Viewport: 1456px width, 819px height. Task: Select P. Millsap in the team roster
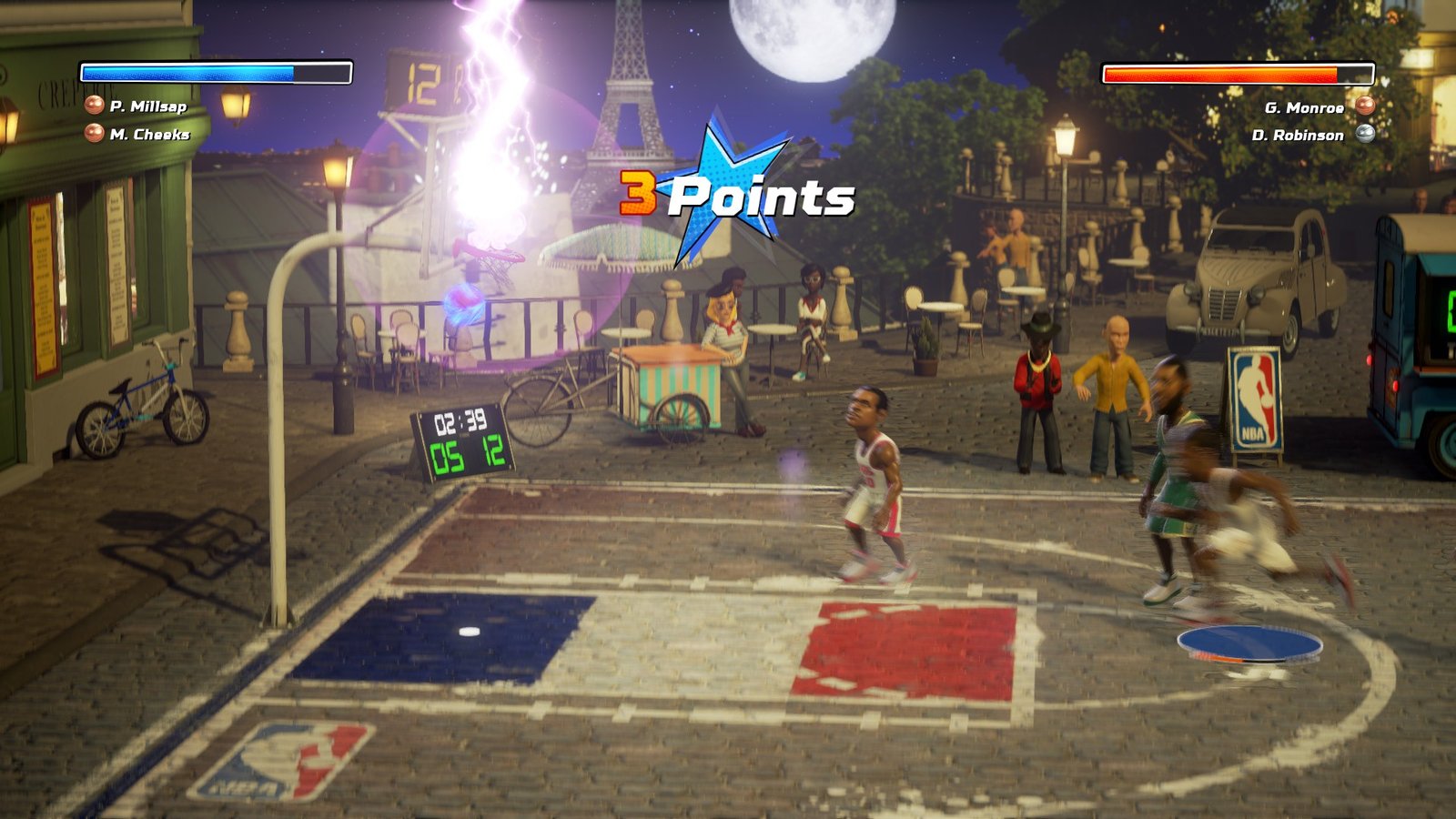[x=147, y=106]
